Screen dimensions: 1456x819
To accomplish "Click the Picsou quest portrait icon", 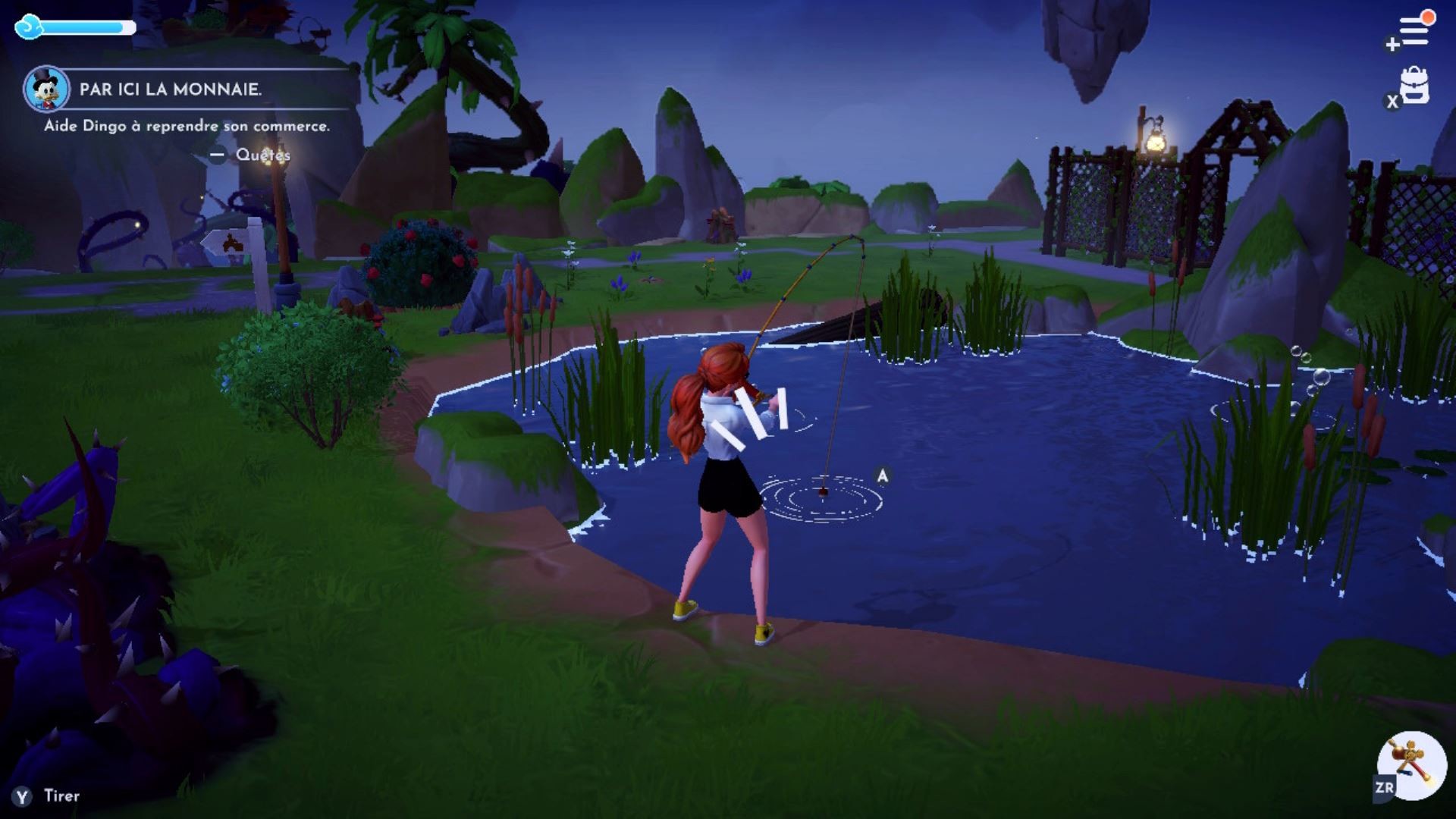I will click(x=47, y=88).
